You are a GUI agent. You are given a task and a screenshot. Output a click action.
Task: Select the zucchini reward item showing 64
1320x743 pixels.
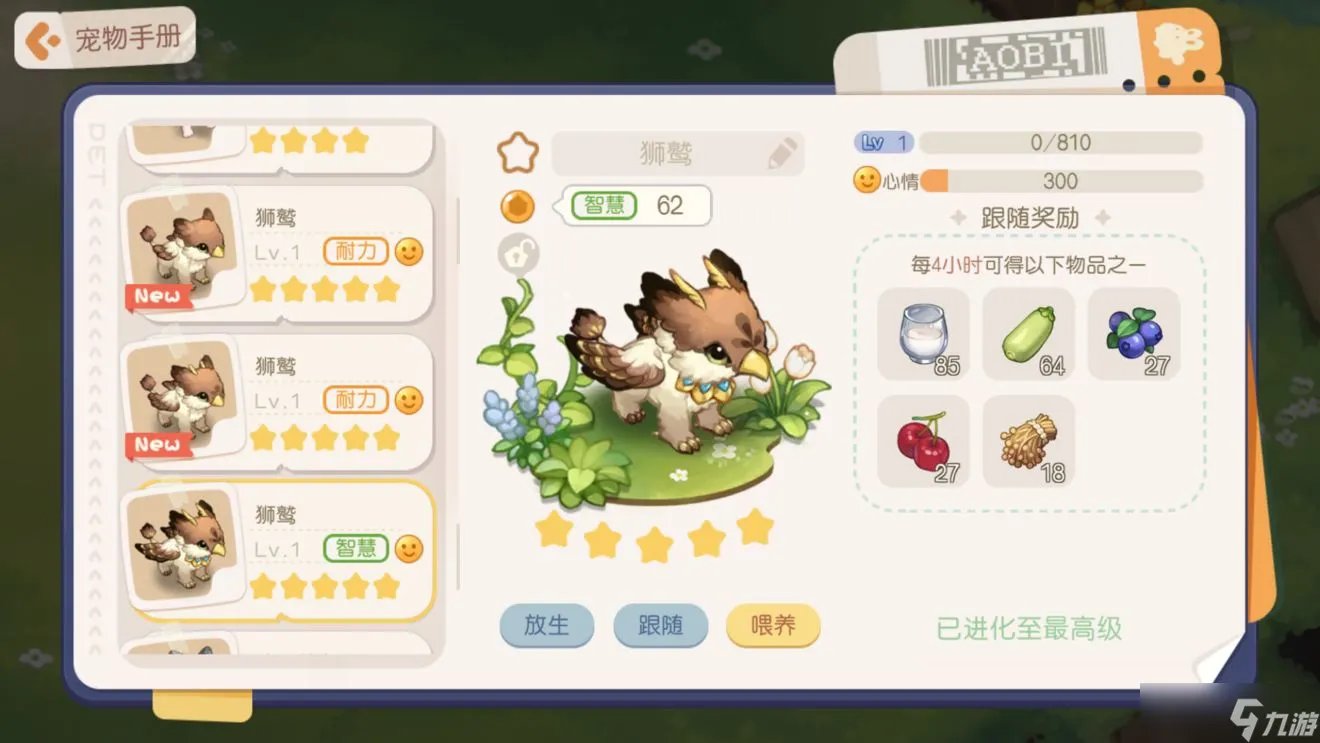tap(1028, 333)
